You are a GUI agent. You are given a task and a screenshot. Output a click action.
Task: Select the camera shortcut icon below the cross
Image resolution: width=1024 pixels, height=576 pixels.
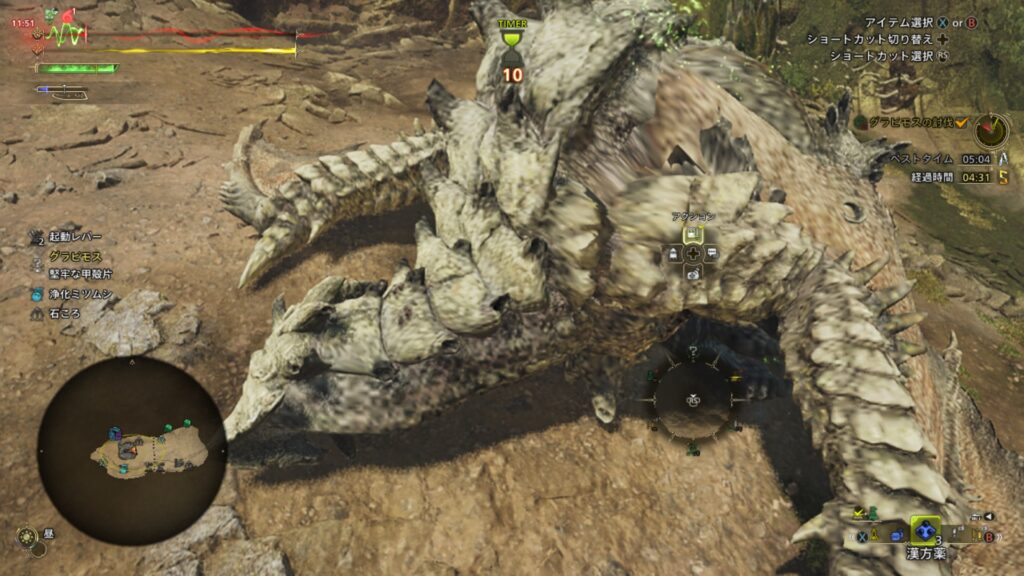click(693, 273)
